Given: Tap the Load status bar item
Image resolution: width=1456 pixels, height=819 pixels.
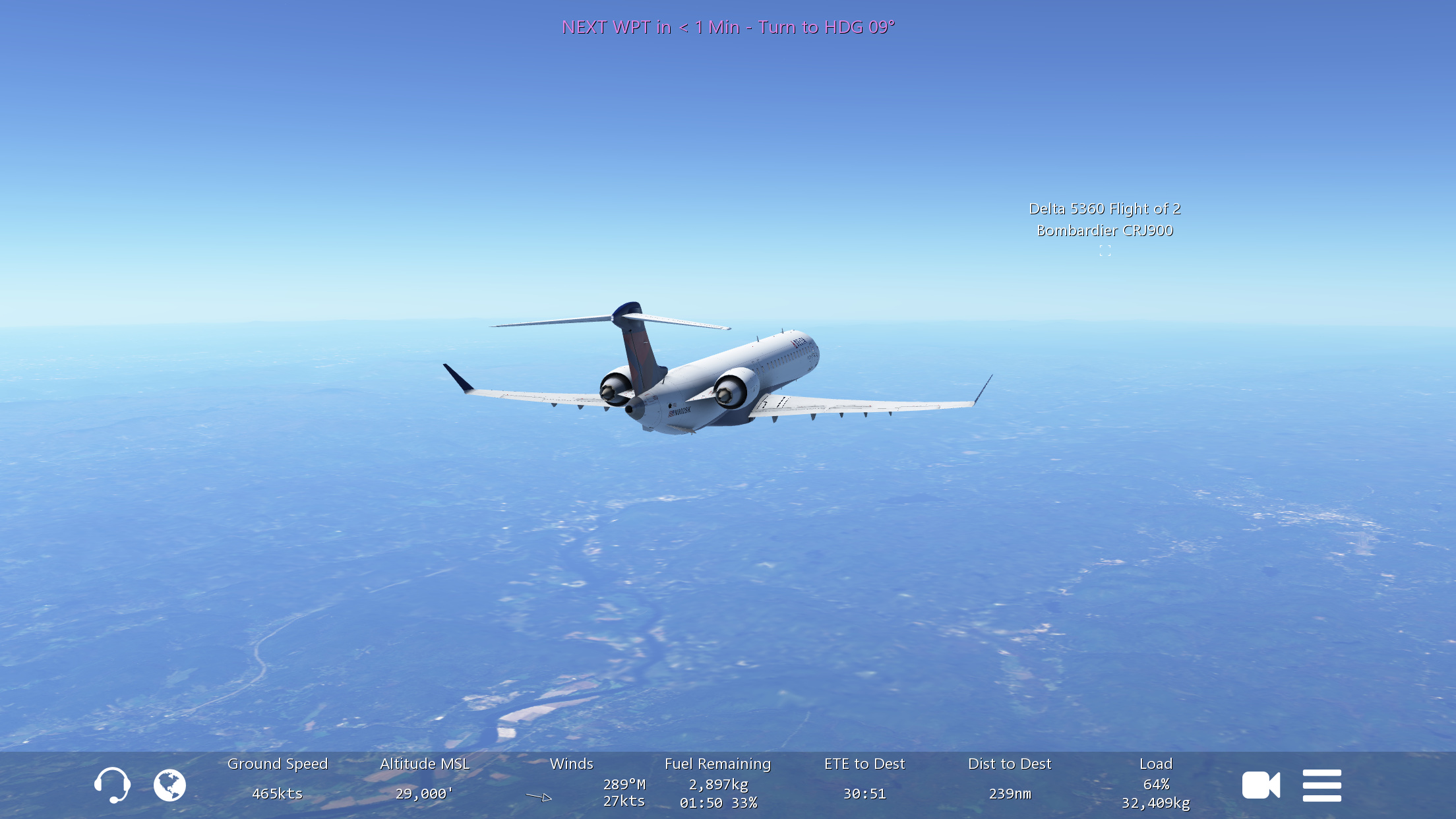Looking at the screenshot, I should tap(1156, 782).
